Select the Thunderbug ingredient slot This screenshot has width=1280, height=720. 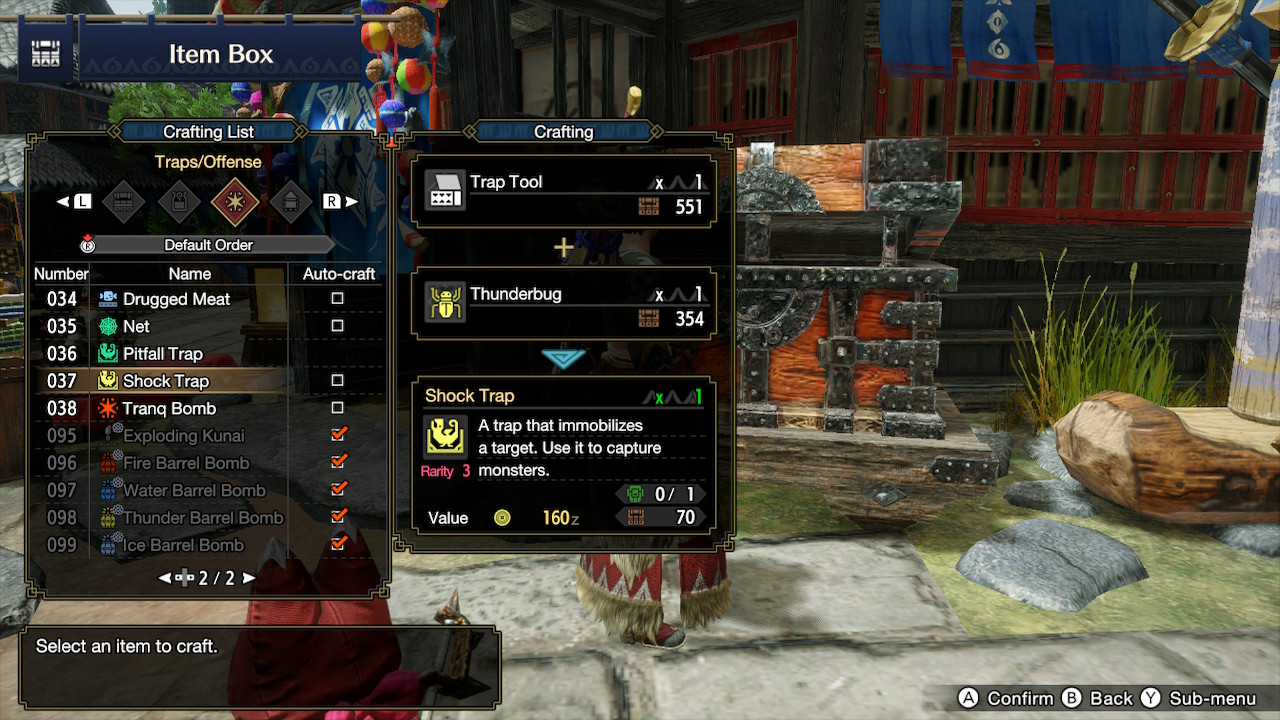tap(564, 304)
